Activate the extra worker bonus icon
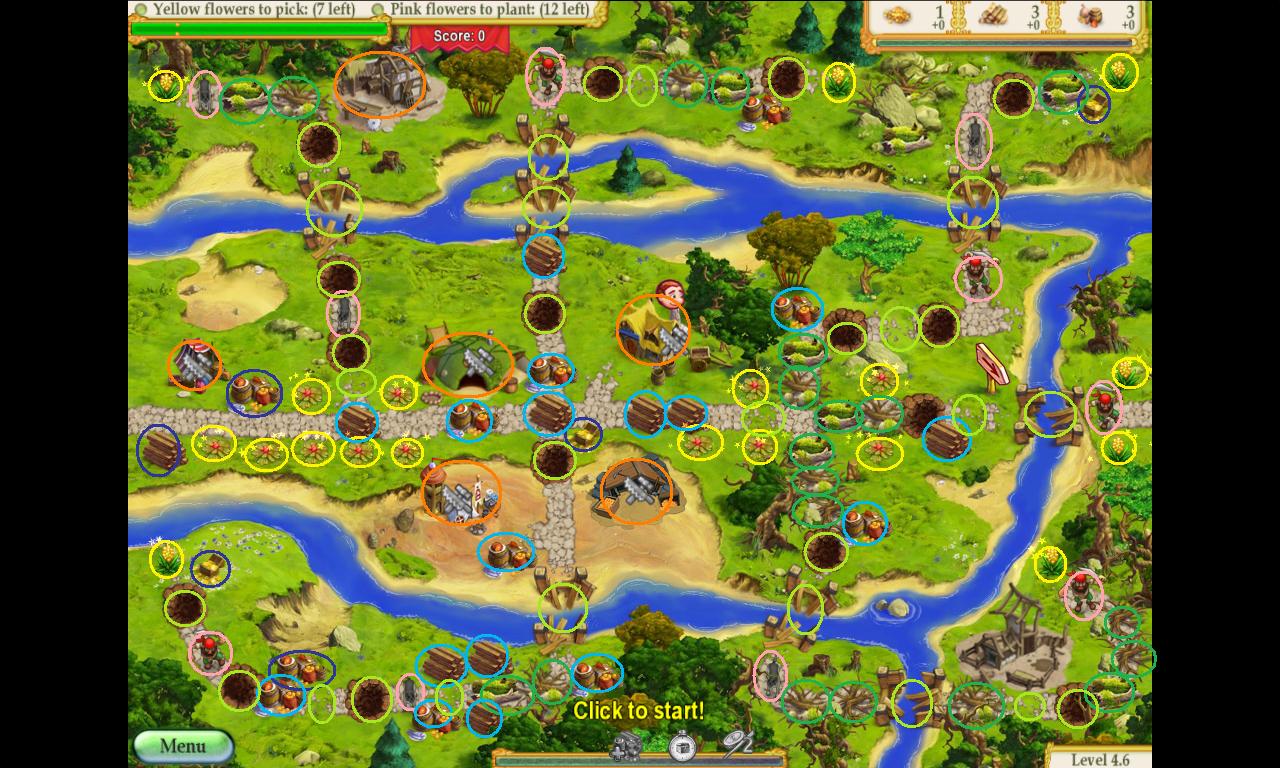 pos(627,745)
